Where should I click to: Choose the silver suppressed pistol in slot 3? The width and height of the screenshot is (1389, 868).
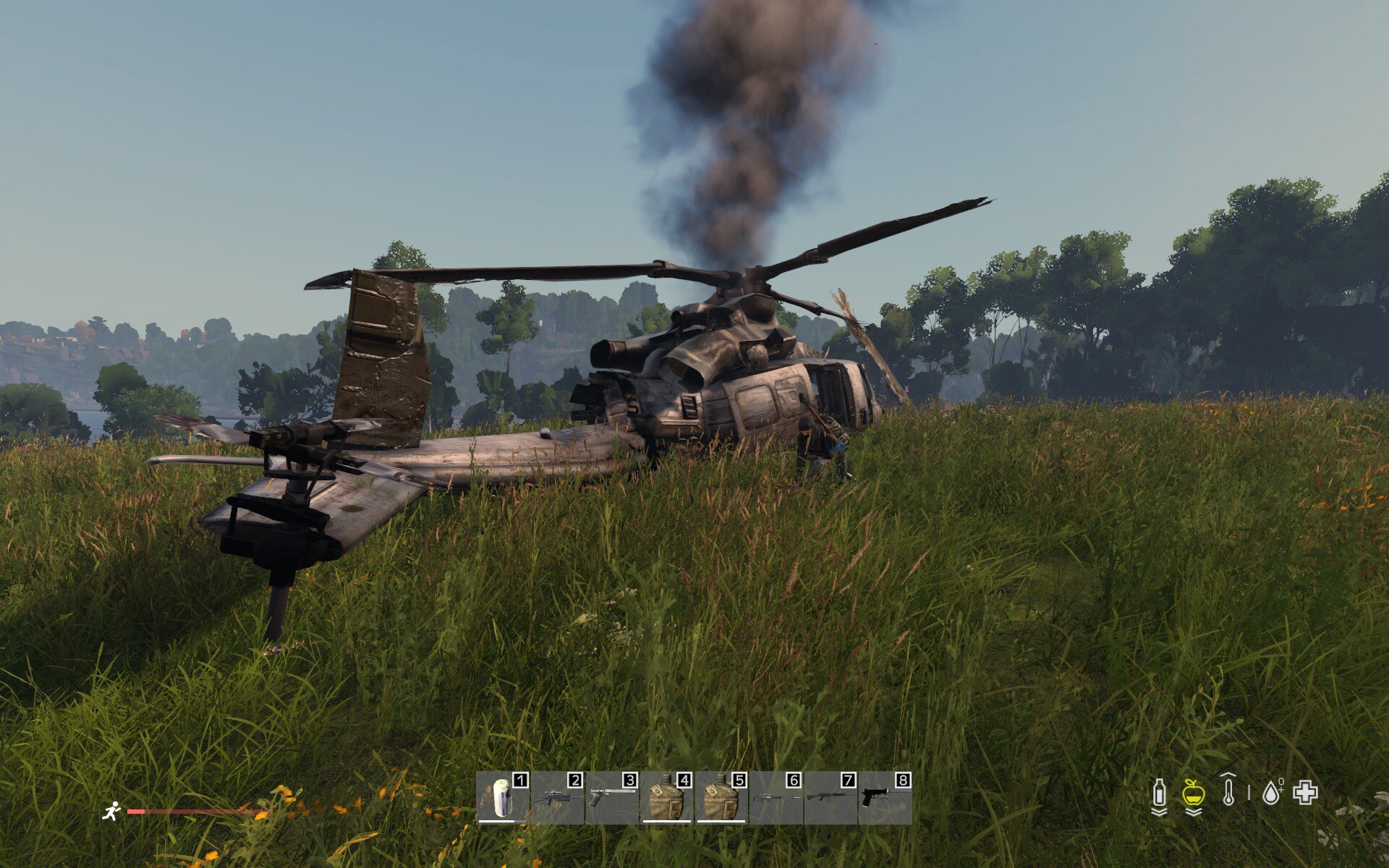click(611, 798)
